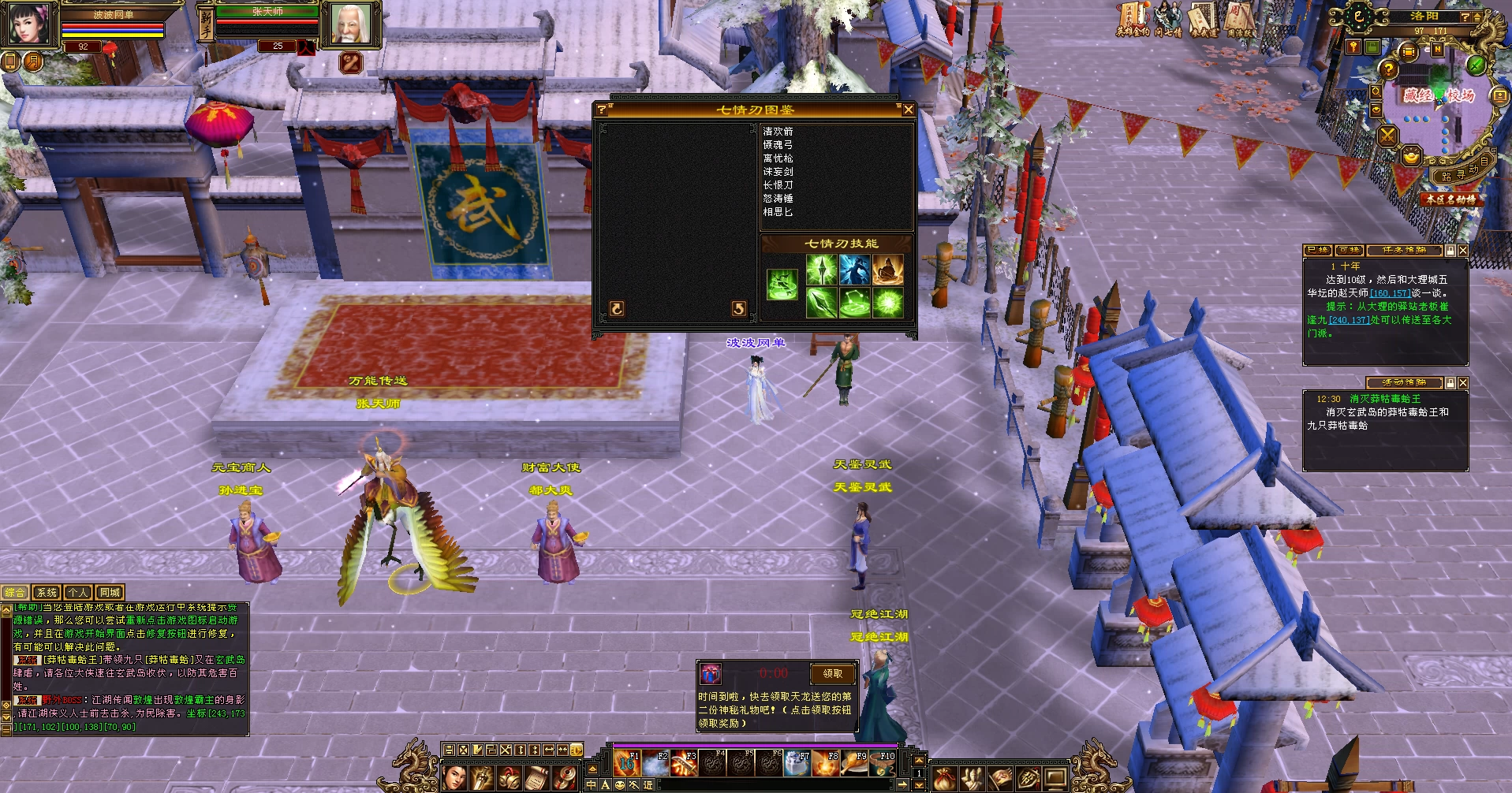Select 清欢箭 in the weapon list
Viewport: 1512px width, 793px height.
coord(778,132)
